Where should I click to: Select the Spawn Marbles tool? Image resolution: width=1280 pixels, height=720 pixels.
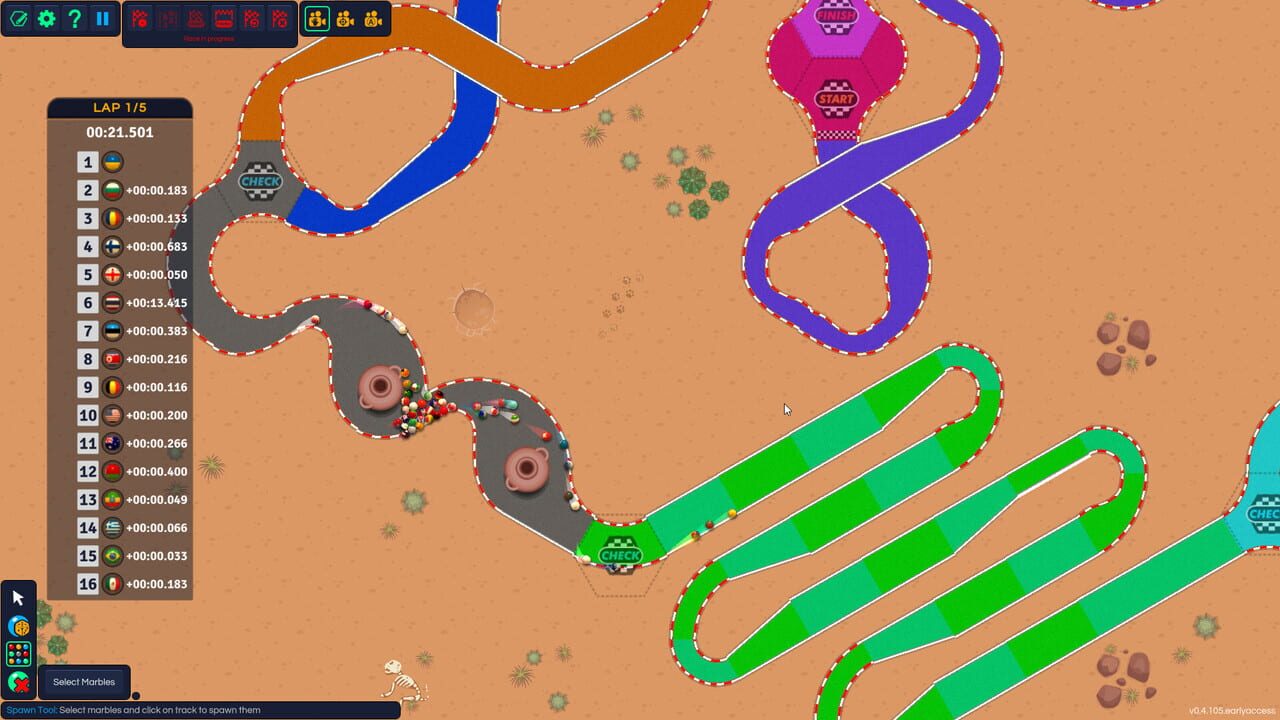(17, 653)
